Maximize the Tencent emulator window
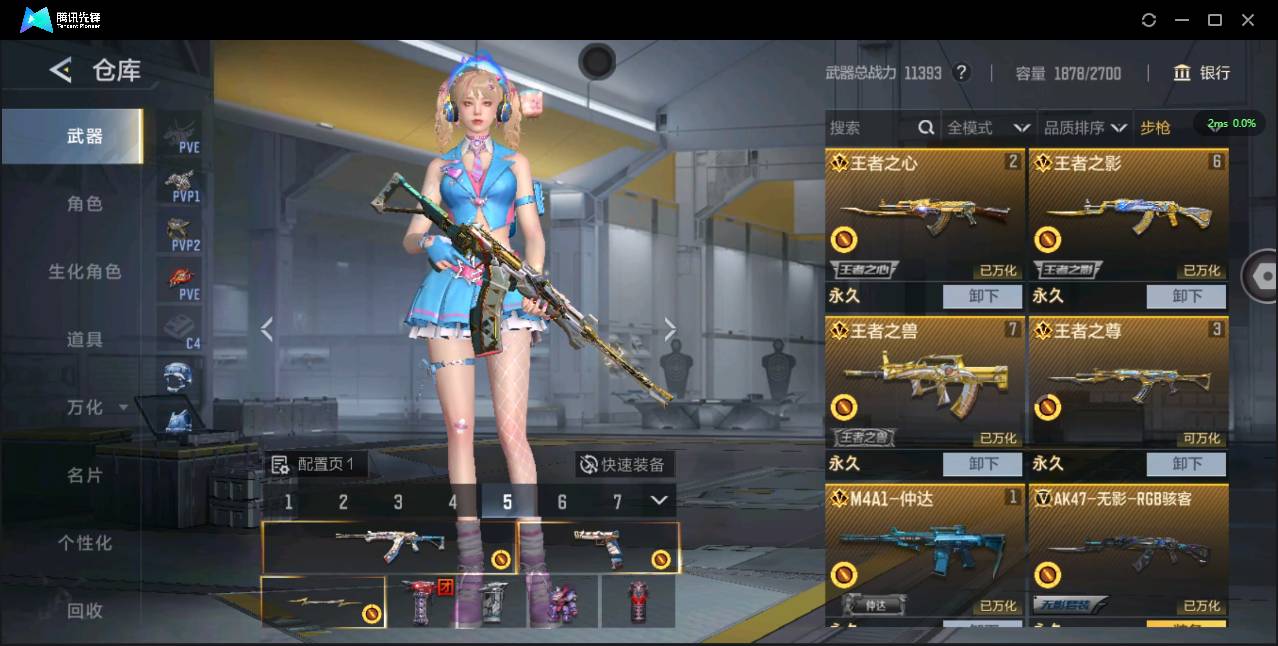 click(x=1215, y=20)
